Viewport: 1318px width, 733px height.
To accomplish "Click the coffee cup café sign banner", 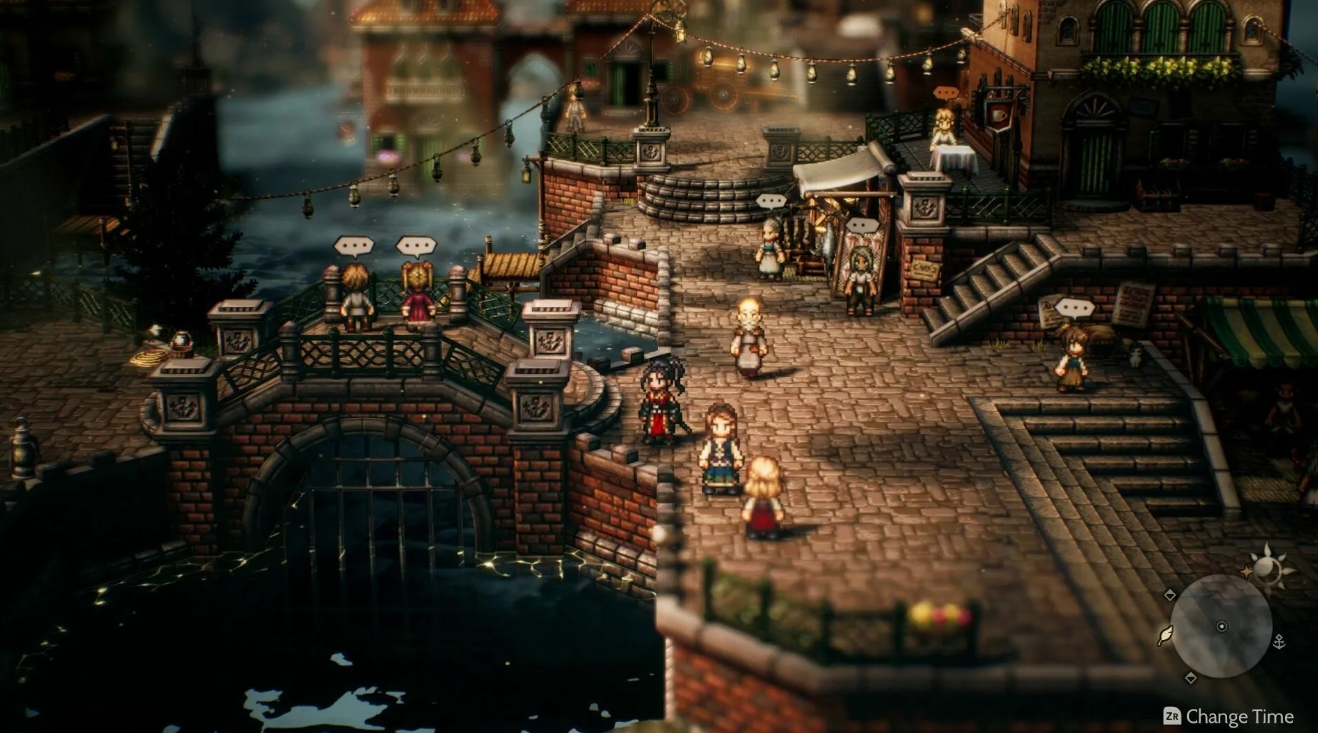I will [x=999, y=114].
